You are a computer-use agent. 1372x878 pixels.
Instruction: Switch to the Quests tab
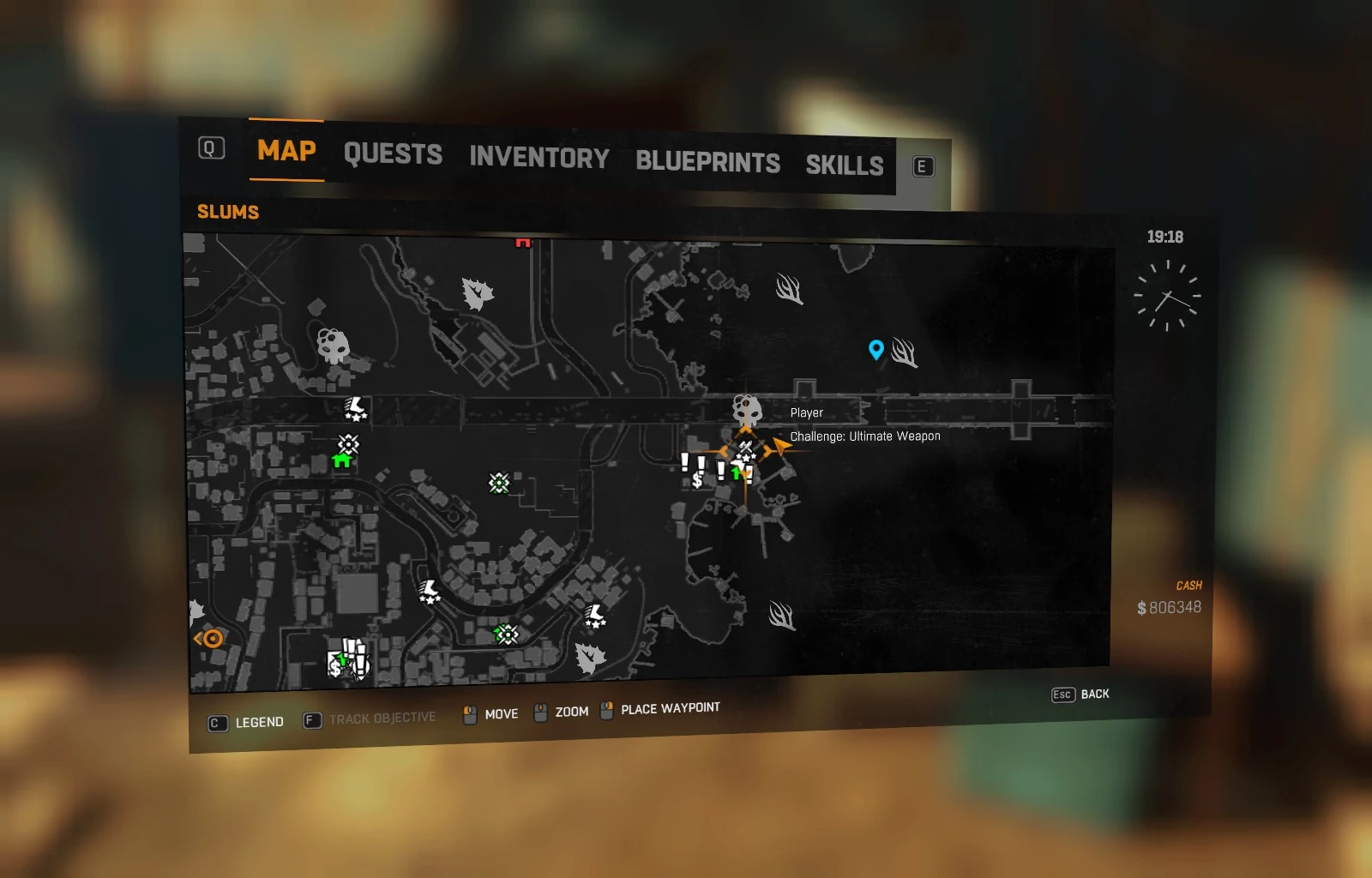[393, 154]
